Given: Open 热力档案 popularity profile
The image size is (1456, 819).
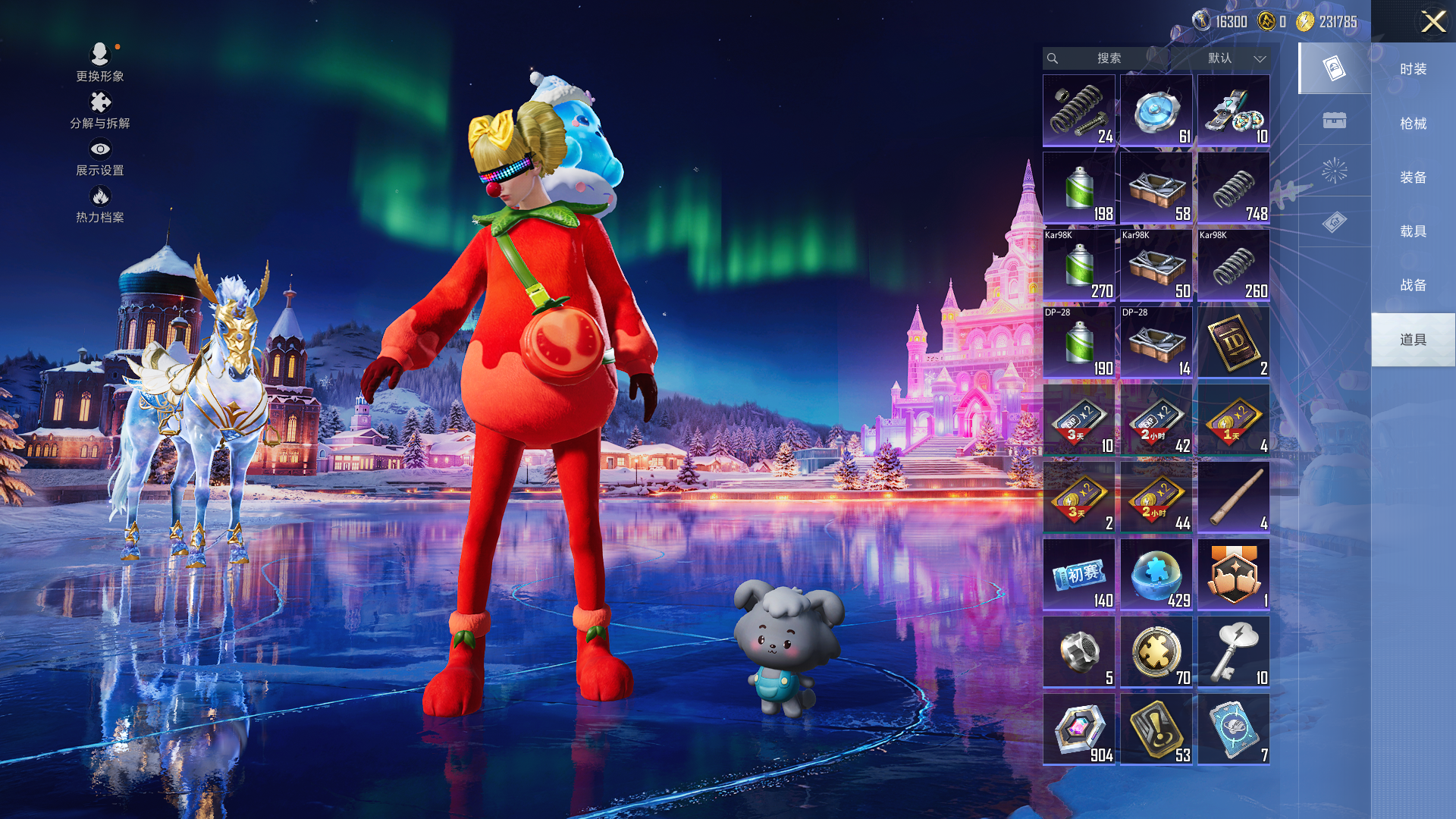Looking at the screenshot, I should (x=100, y=205).
